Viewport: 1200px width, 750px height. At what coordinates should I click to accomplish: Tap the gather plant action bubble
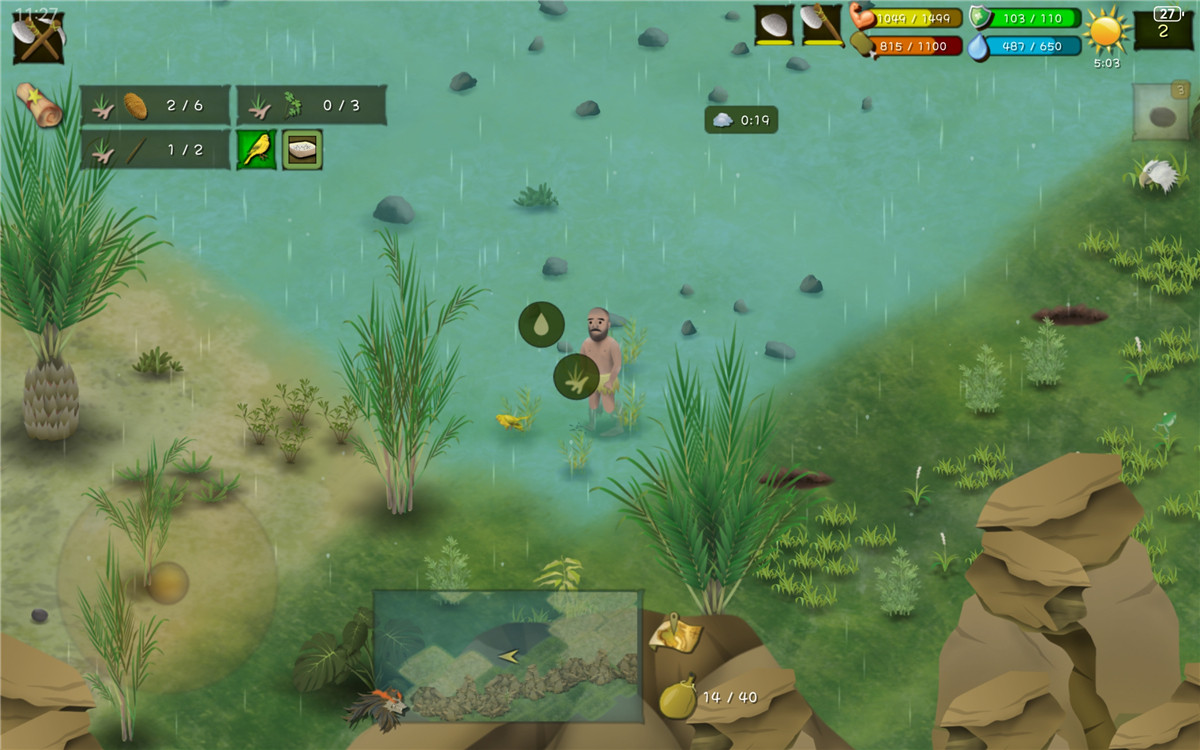[x=576, y=377]
